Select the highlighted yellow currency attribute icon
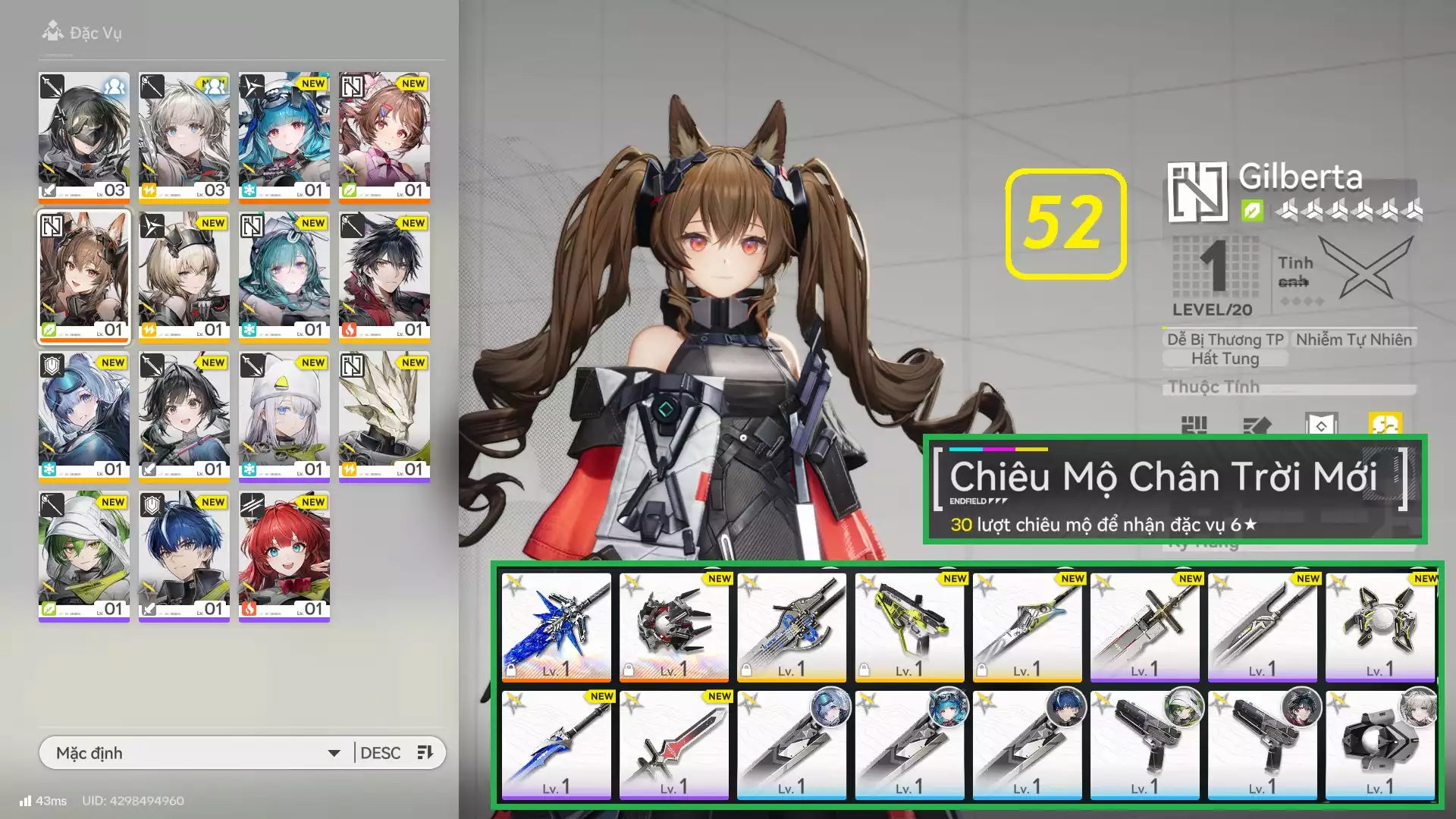The image size is (1456, 819). [1387, 423]
